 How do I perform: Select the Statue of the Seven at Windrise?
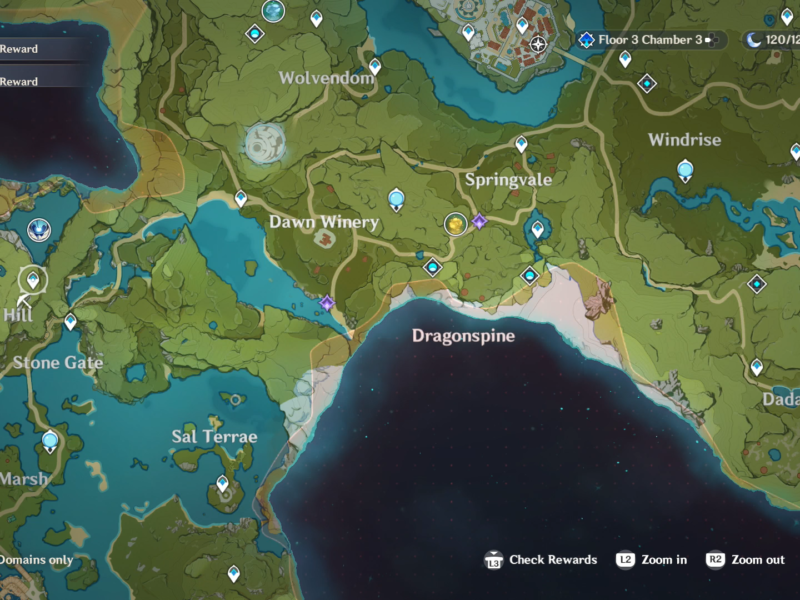coord(685,171)
